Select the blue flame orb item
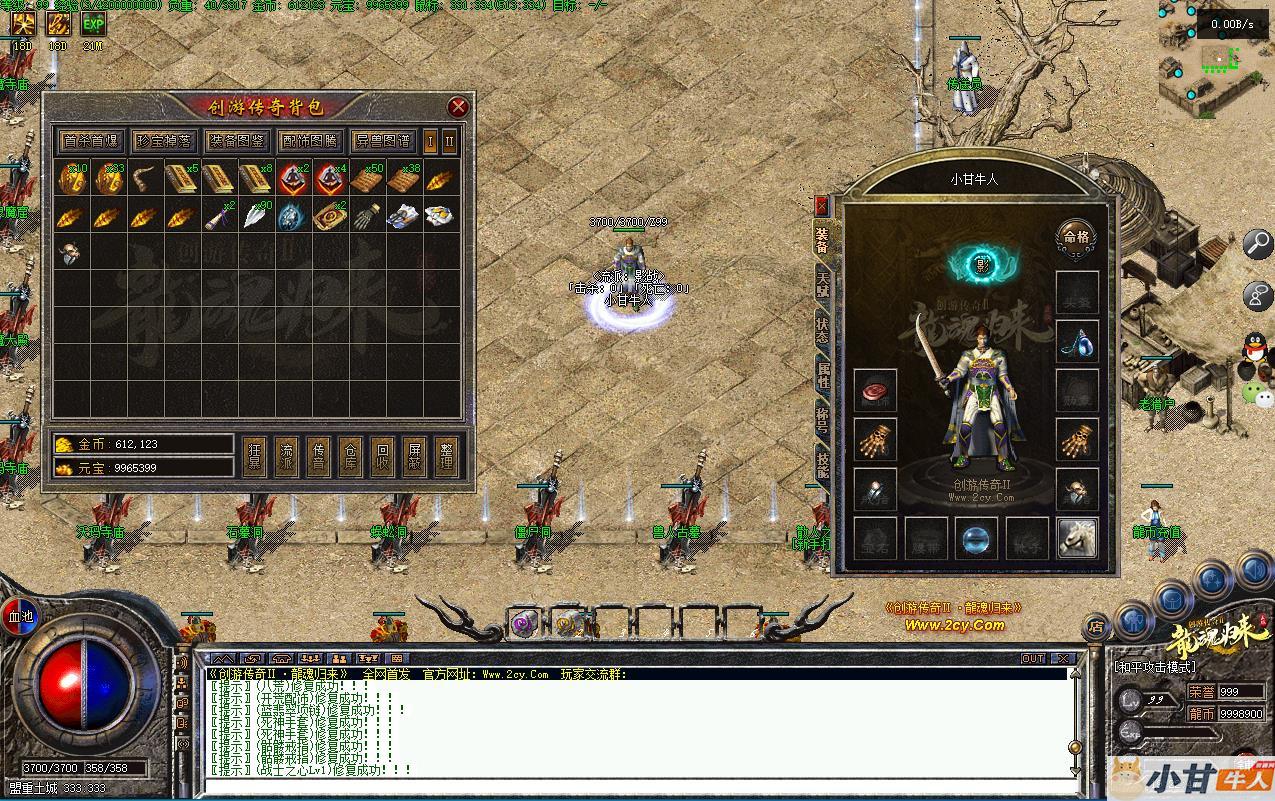The width and height of the screenshot is (1275, 801). [290, 215]
